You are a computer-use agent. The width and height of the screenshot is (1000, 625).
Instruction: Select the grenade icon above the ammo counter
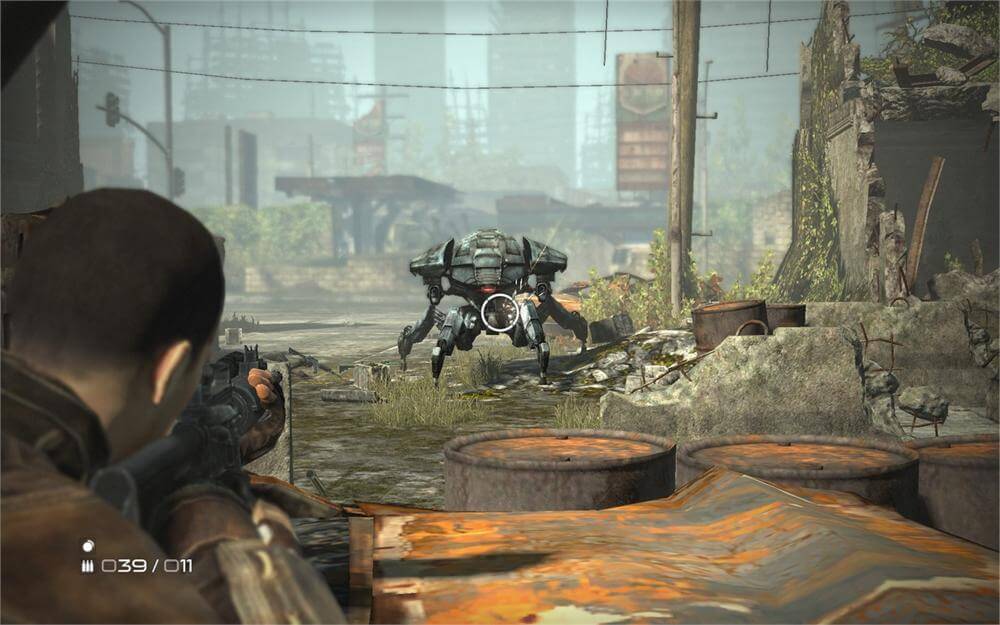(87, 546)
